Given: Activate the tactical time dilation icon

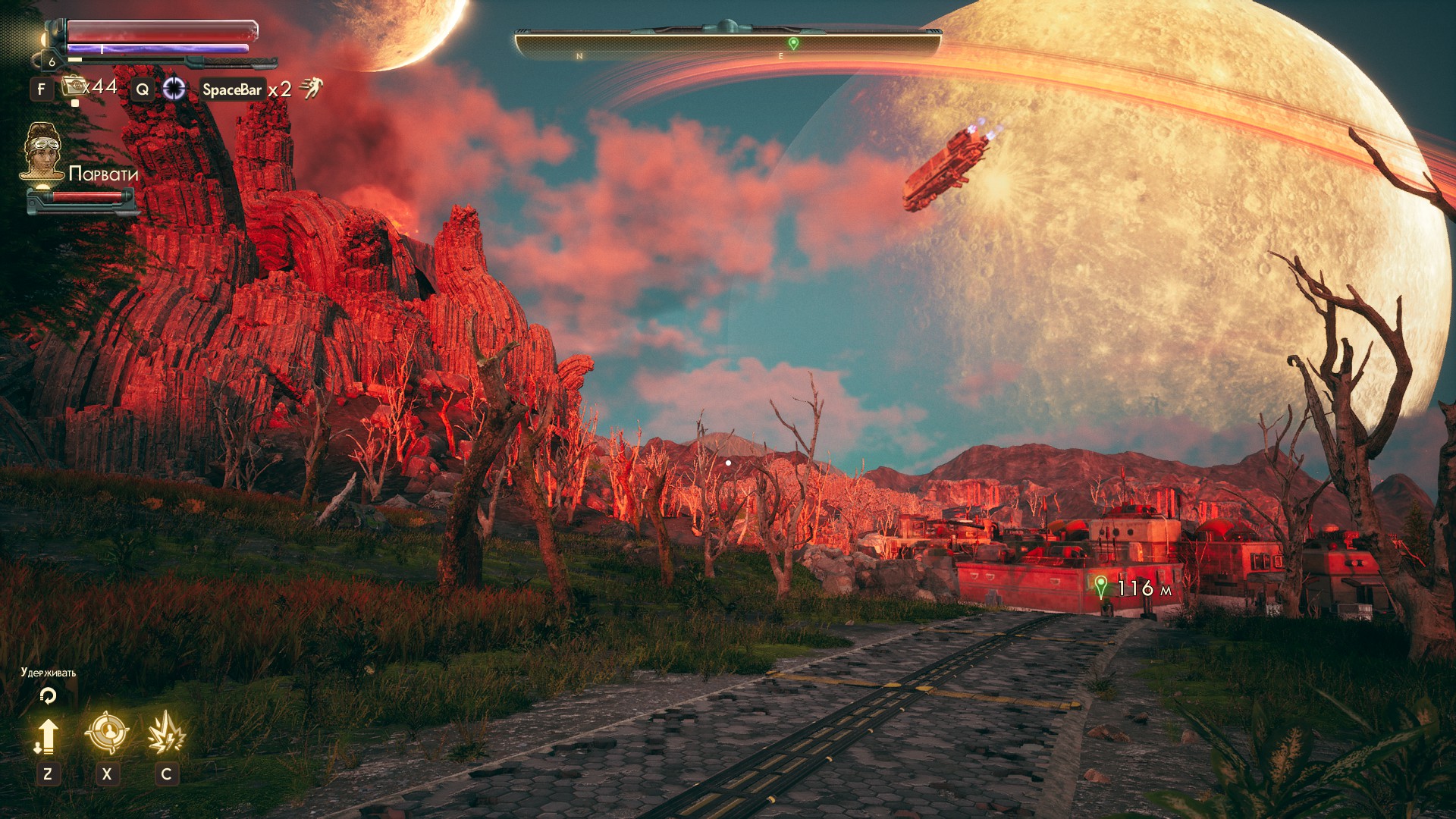Looking at the screenshot, I should [x=174, y=89].
